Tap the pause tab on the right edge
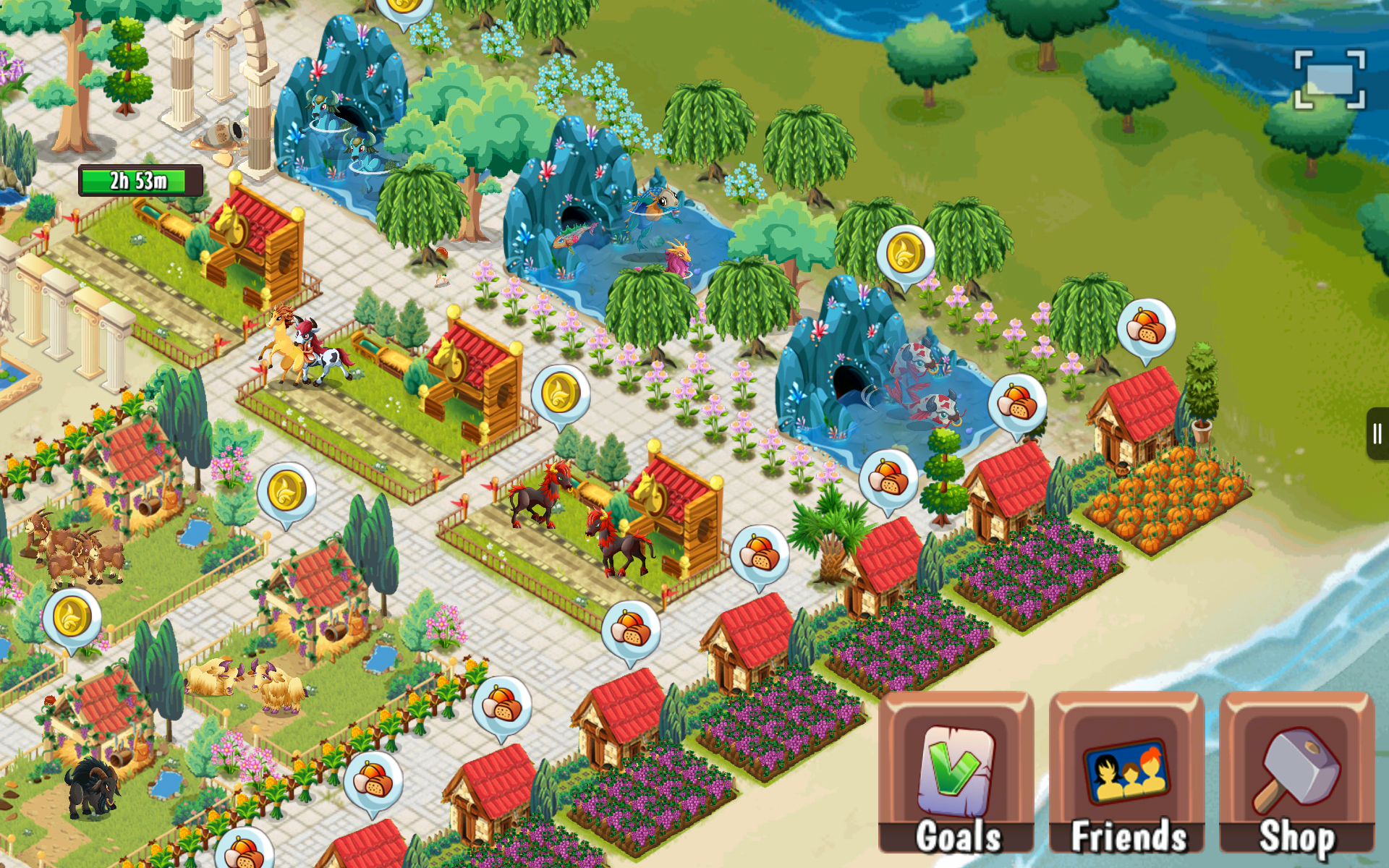The width and height of the screenshot is (1389, 868). [x=1378, y=434]
